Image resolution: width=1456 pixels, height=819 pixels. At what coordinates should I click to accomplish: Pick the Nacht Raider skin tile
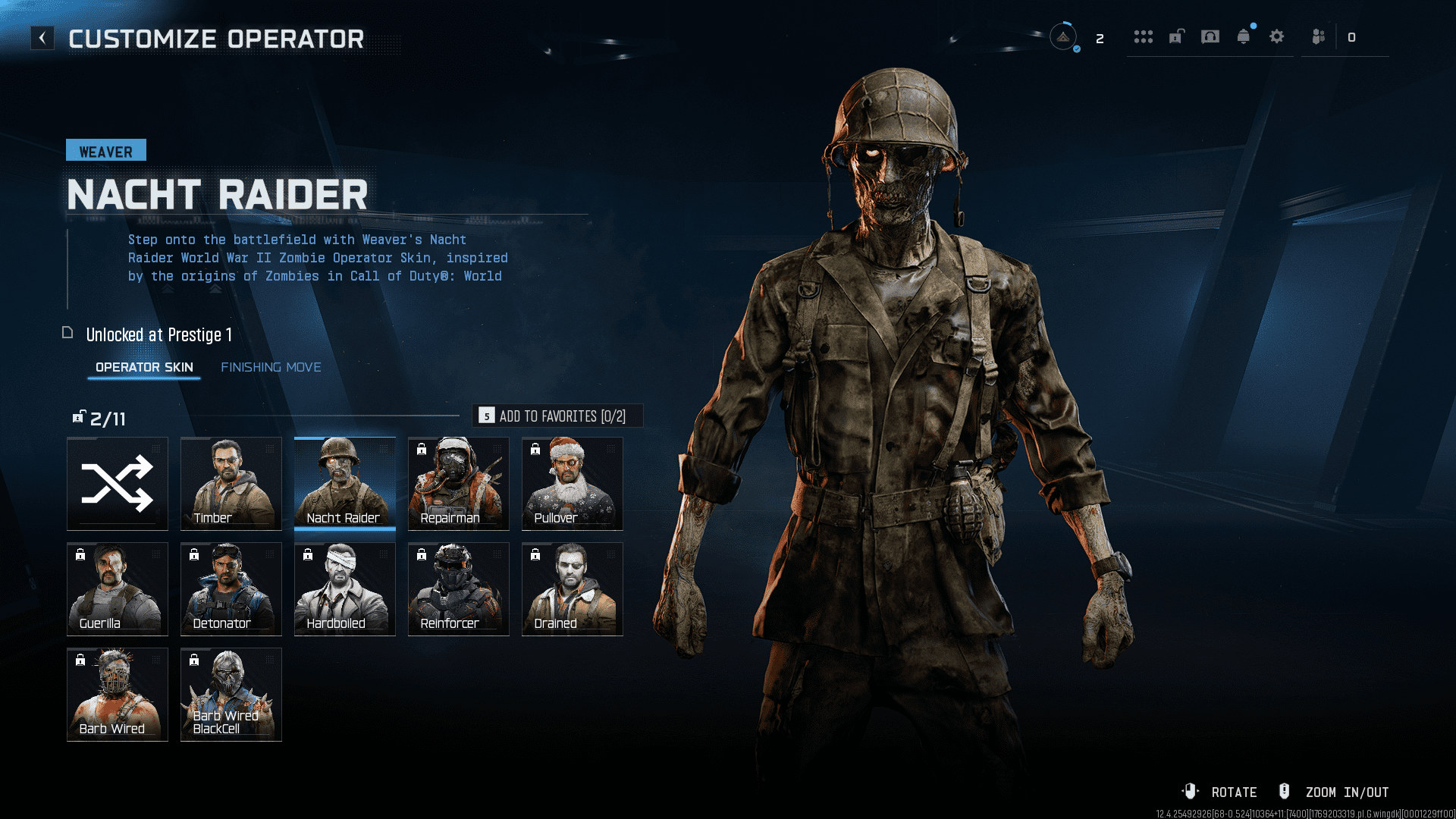345,484
